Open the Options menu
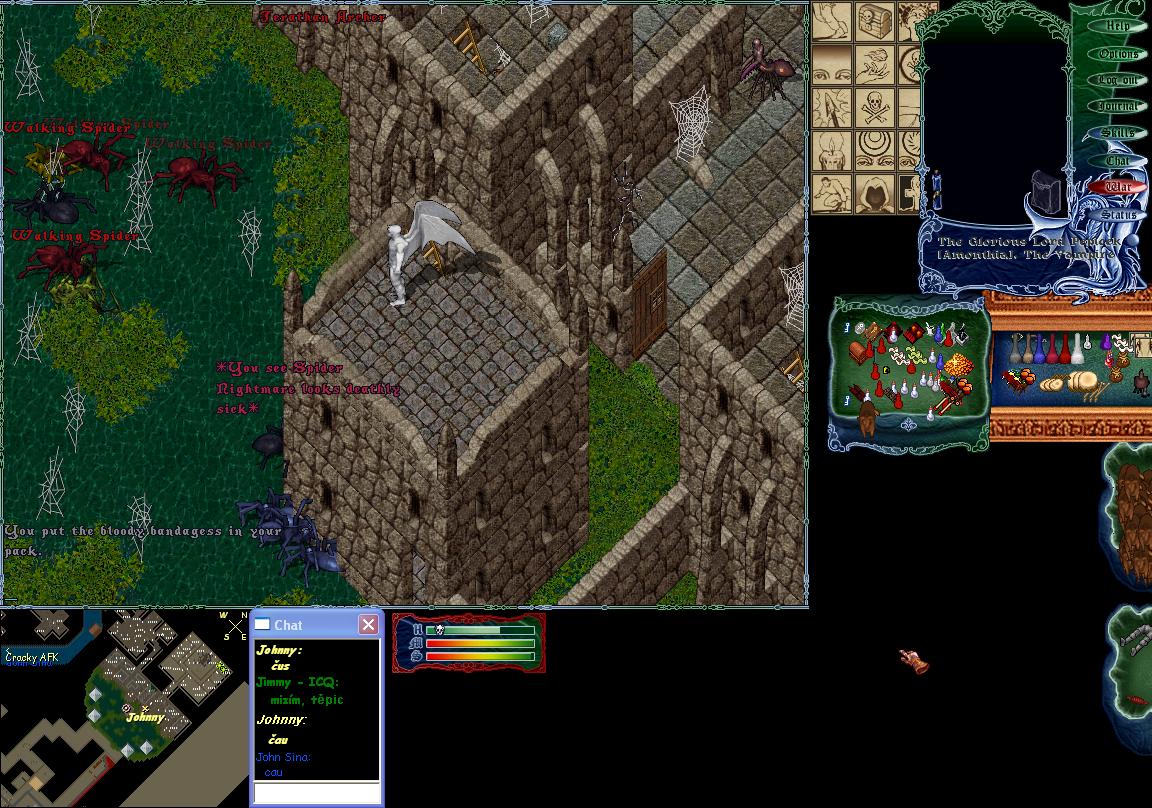This screenshot has height=808, width=1152. coord(1118,54)
